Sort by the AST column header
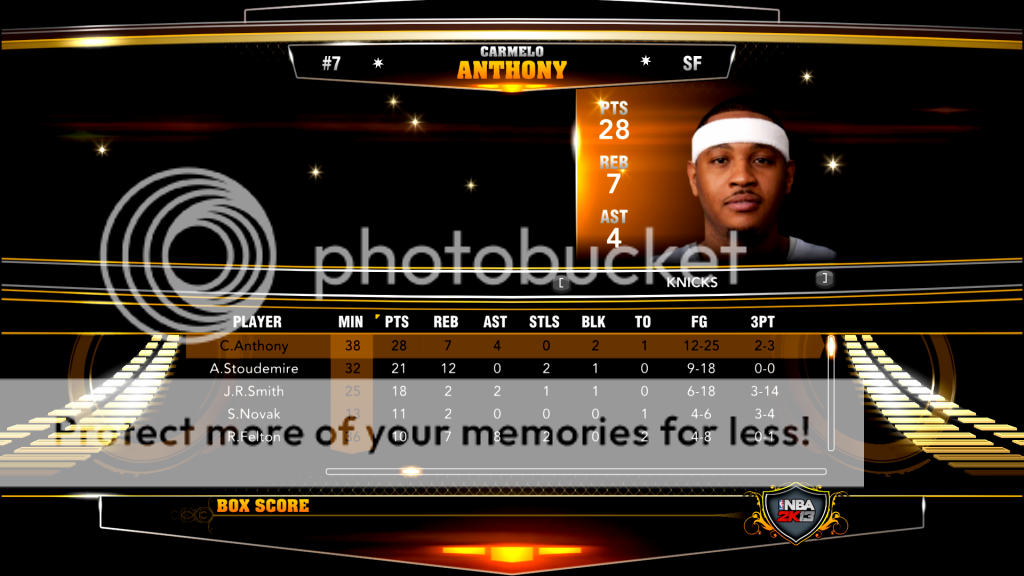 [496, 322]
